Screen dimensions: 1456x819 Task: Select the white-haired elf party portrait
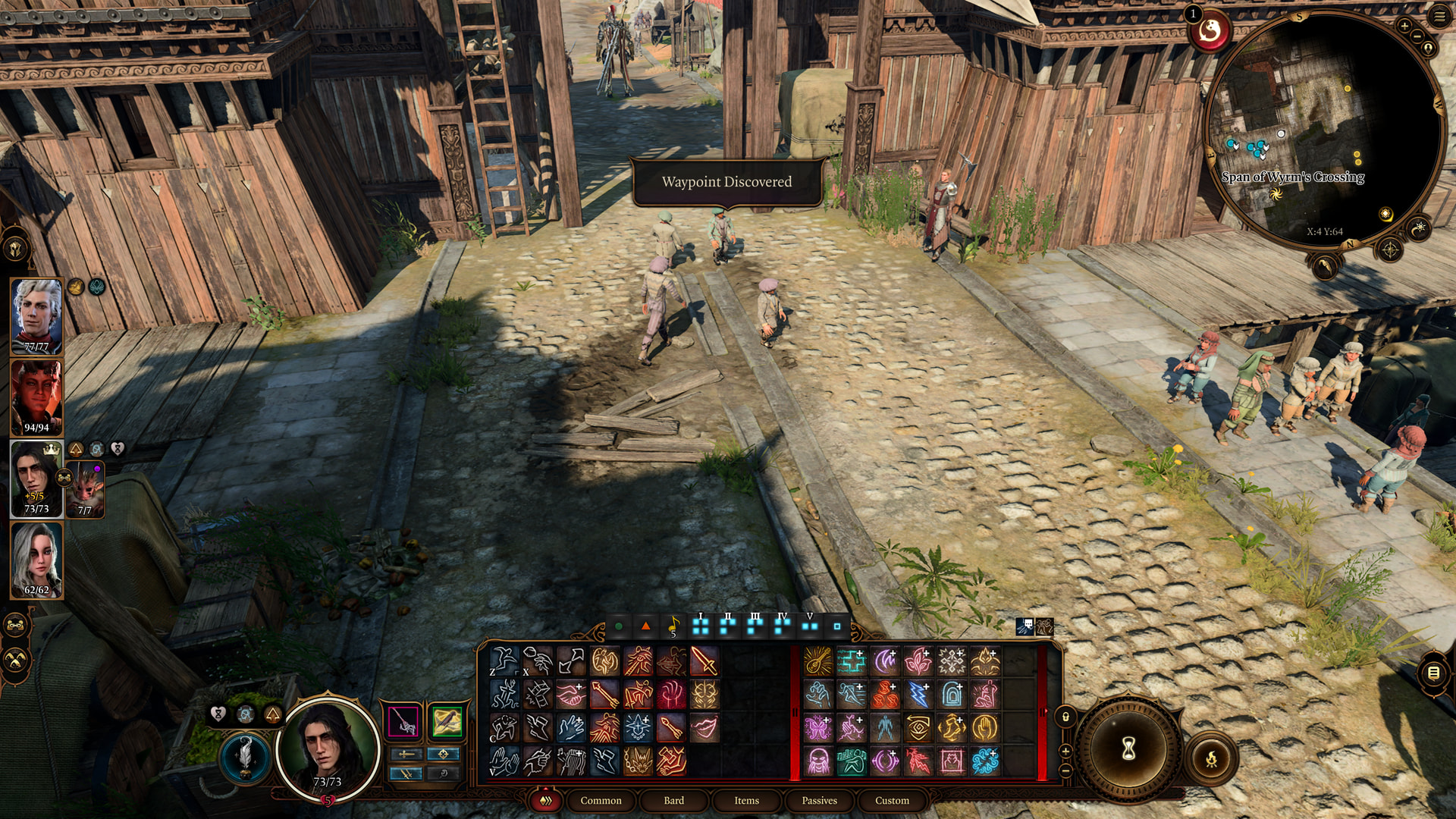[36, 316]
